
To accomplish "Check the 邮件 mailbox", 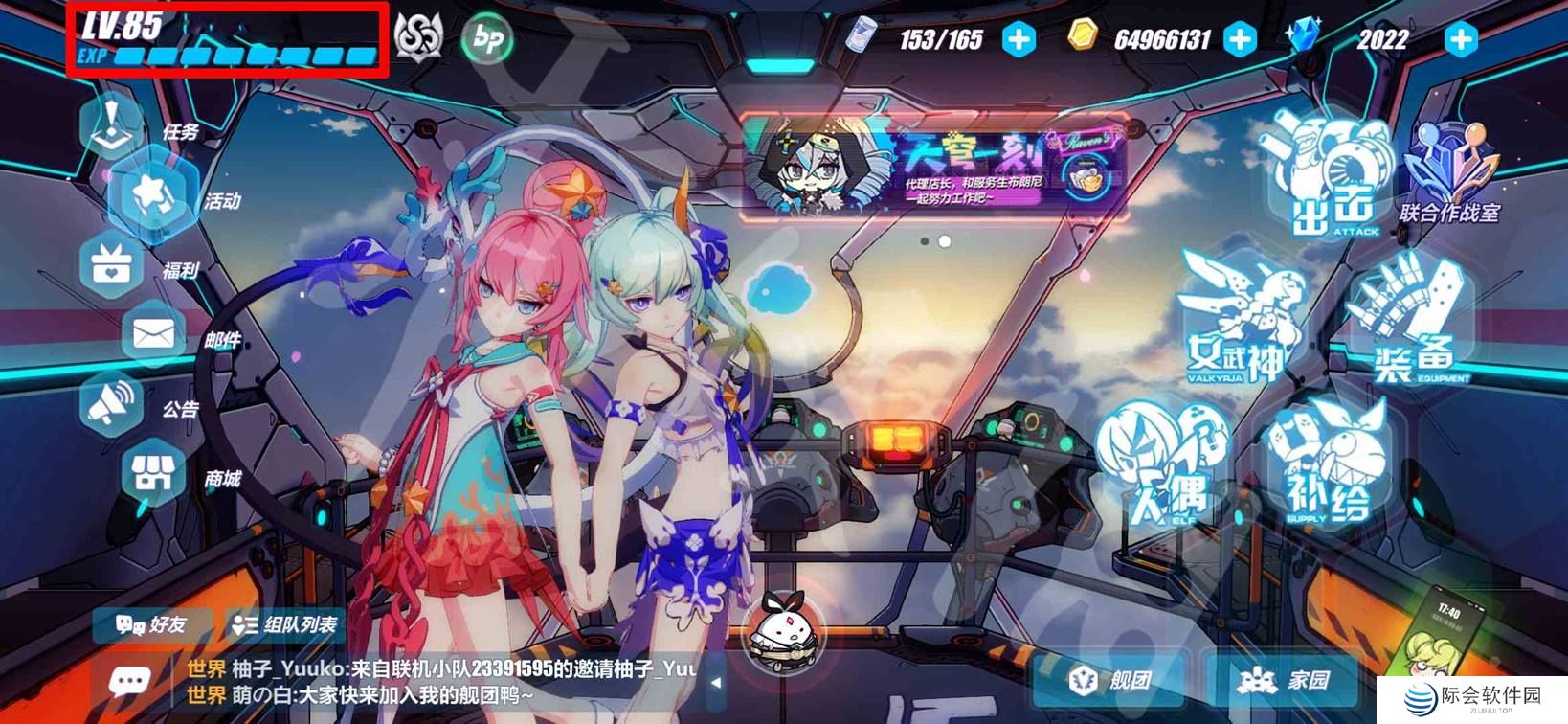I will (x=153, y=335).
